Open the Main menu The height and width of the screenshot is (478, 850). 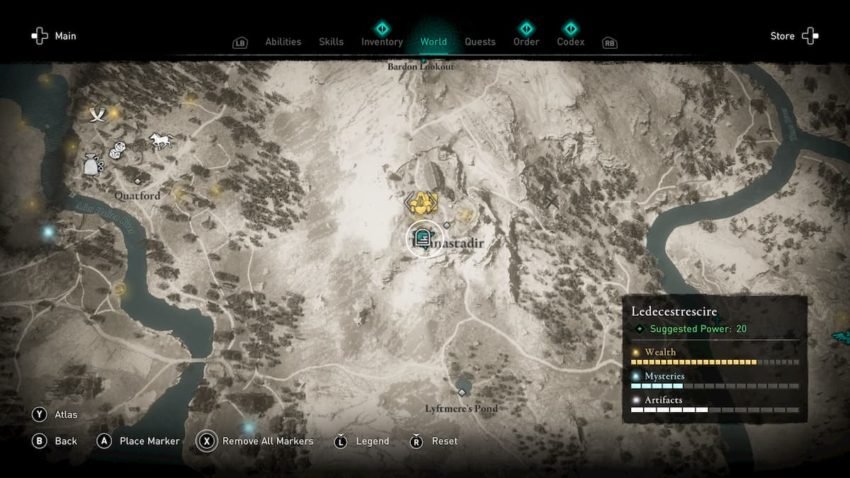point(52,36)
